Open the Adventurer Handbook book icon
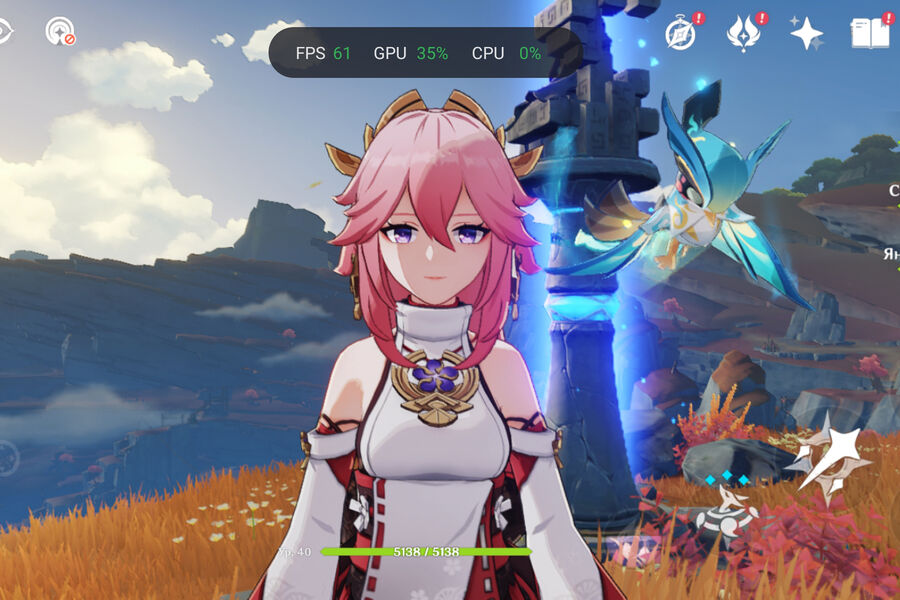This screenshot has height=600, width=900. tap(869, 34)
